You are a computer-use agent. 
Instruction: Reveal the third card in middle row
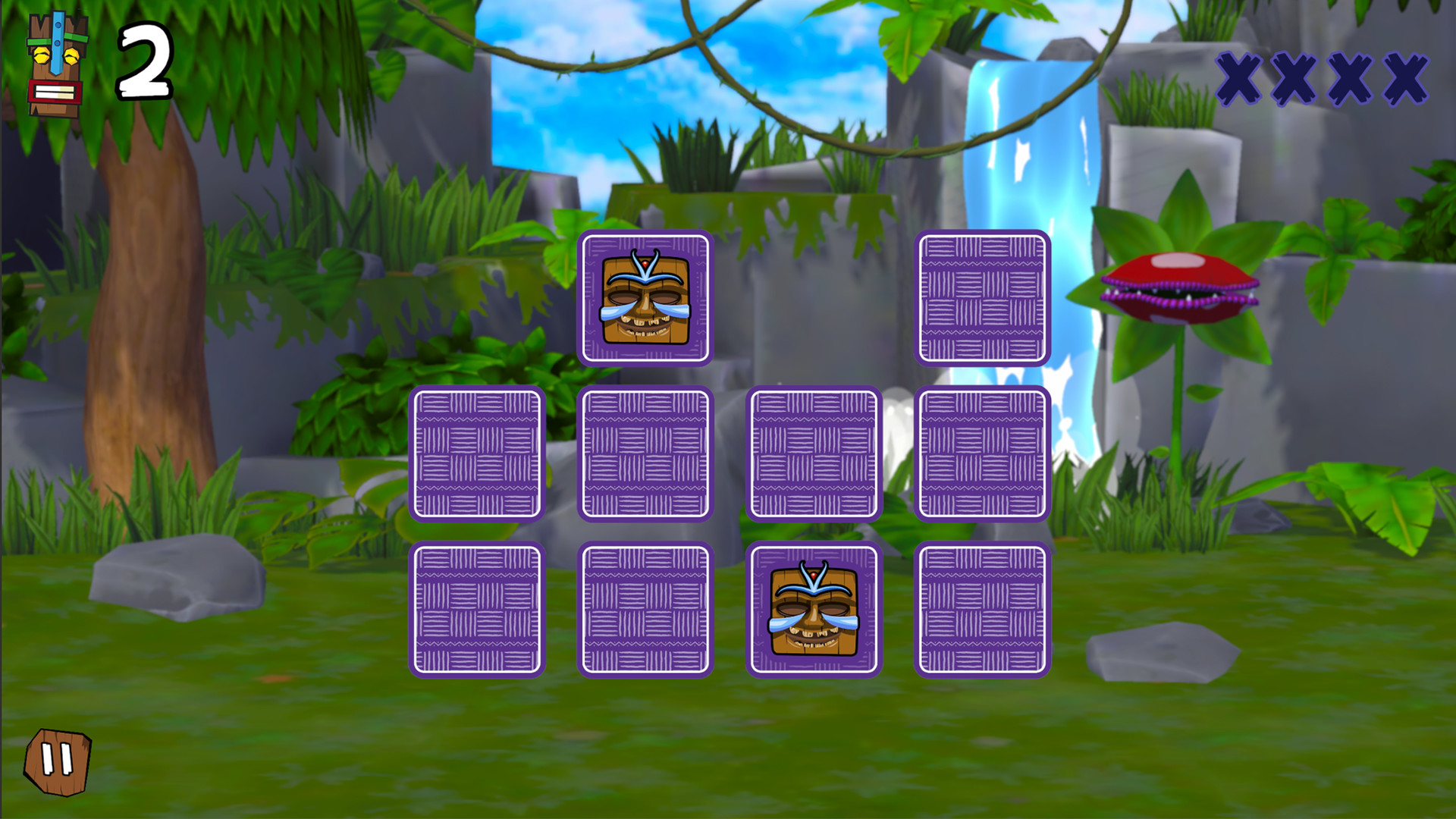(814, 453)
